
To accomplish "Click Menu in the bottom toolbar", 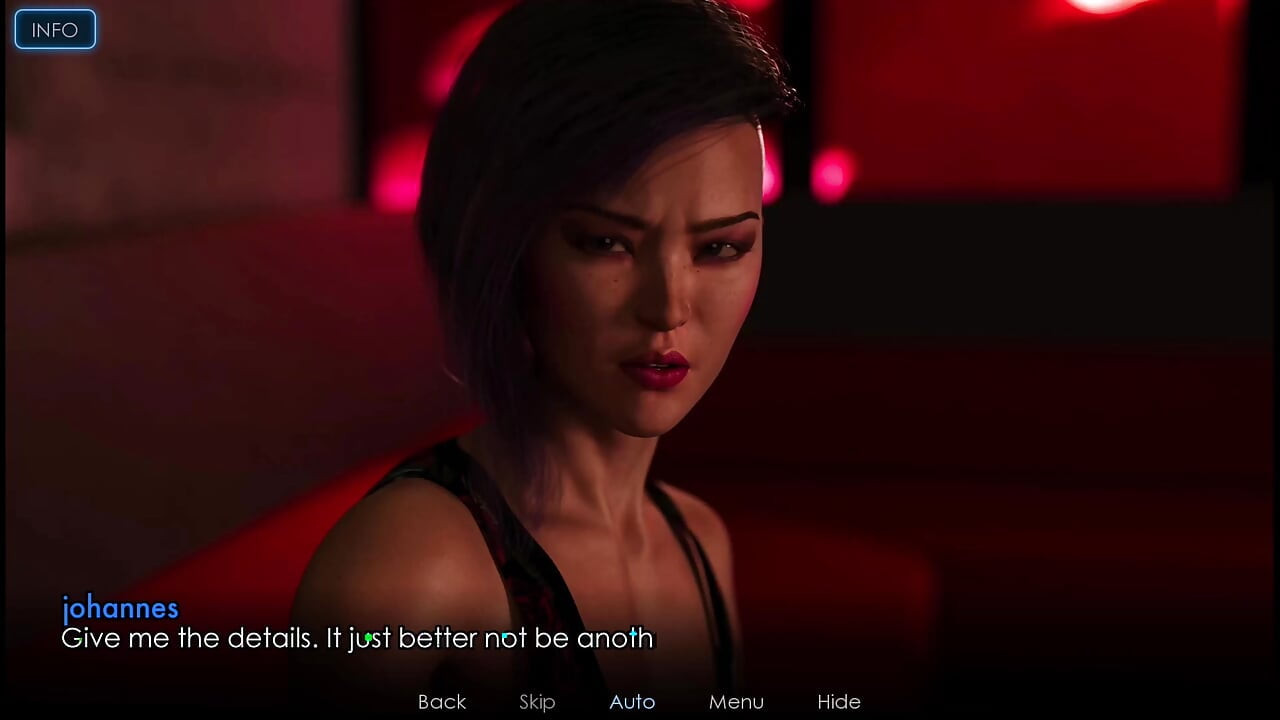I will click(736, 701).
